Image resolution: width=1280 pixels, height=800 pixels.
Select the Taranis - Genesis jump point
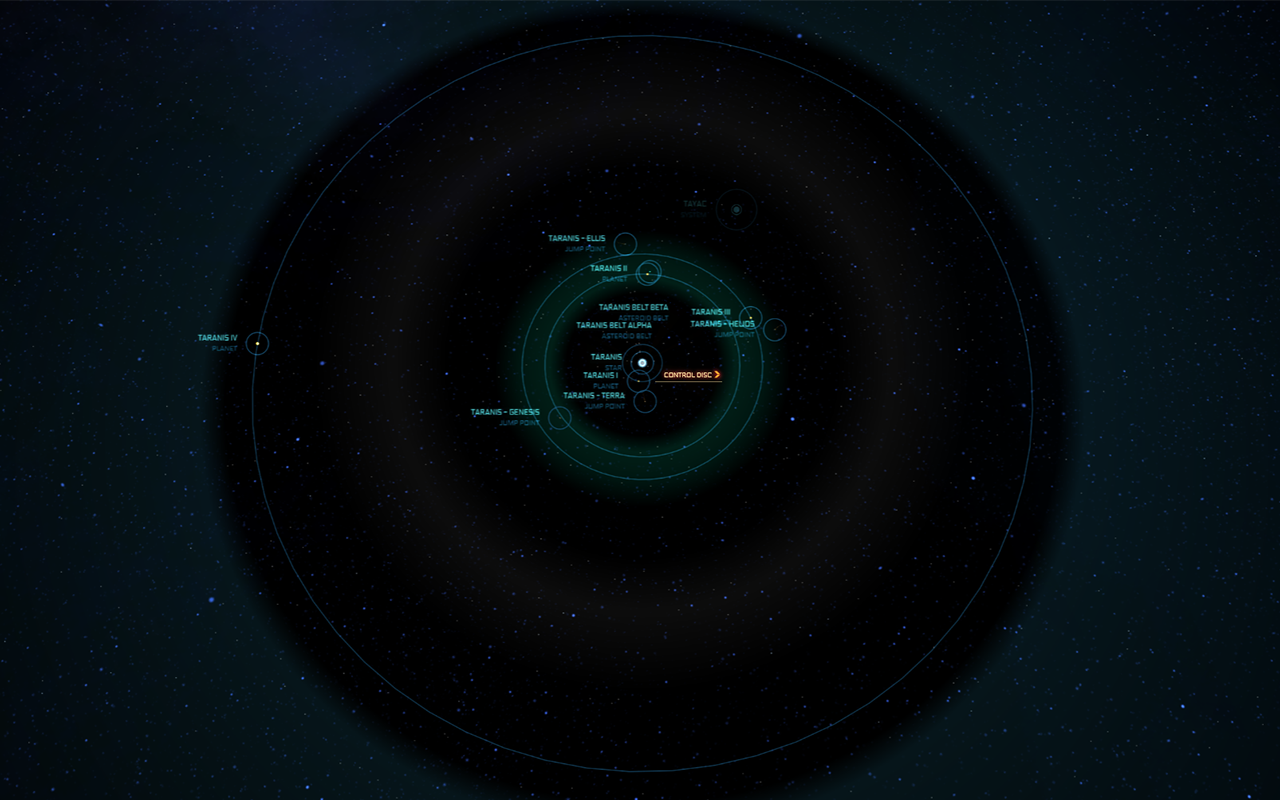560,417
